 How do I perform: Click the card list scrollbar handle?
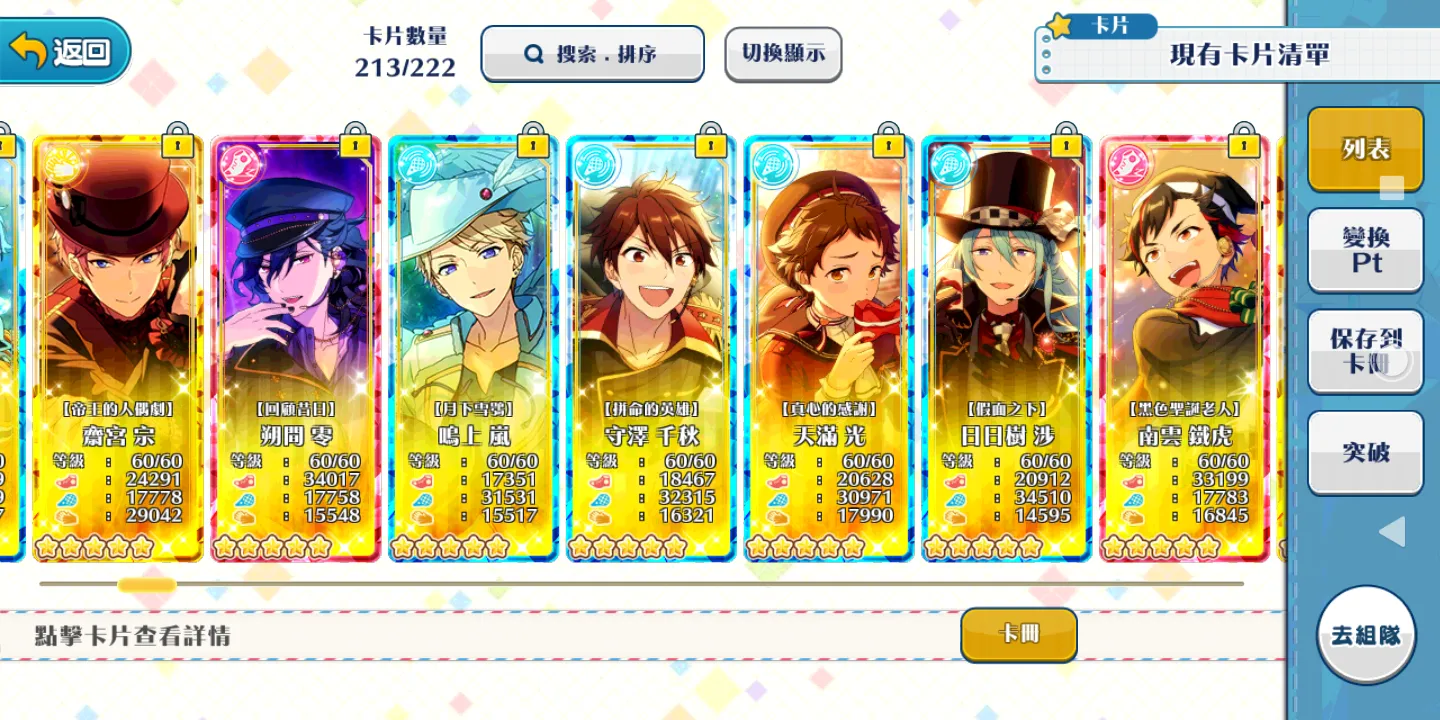(147, 584)
